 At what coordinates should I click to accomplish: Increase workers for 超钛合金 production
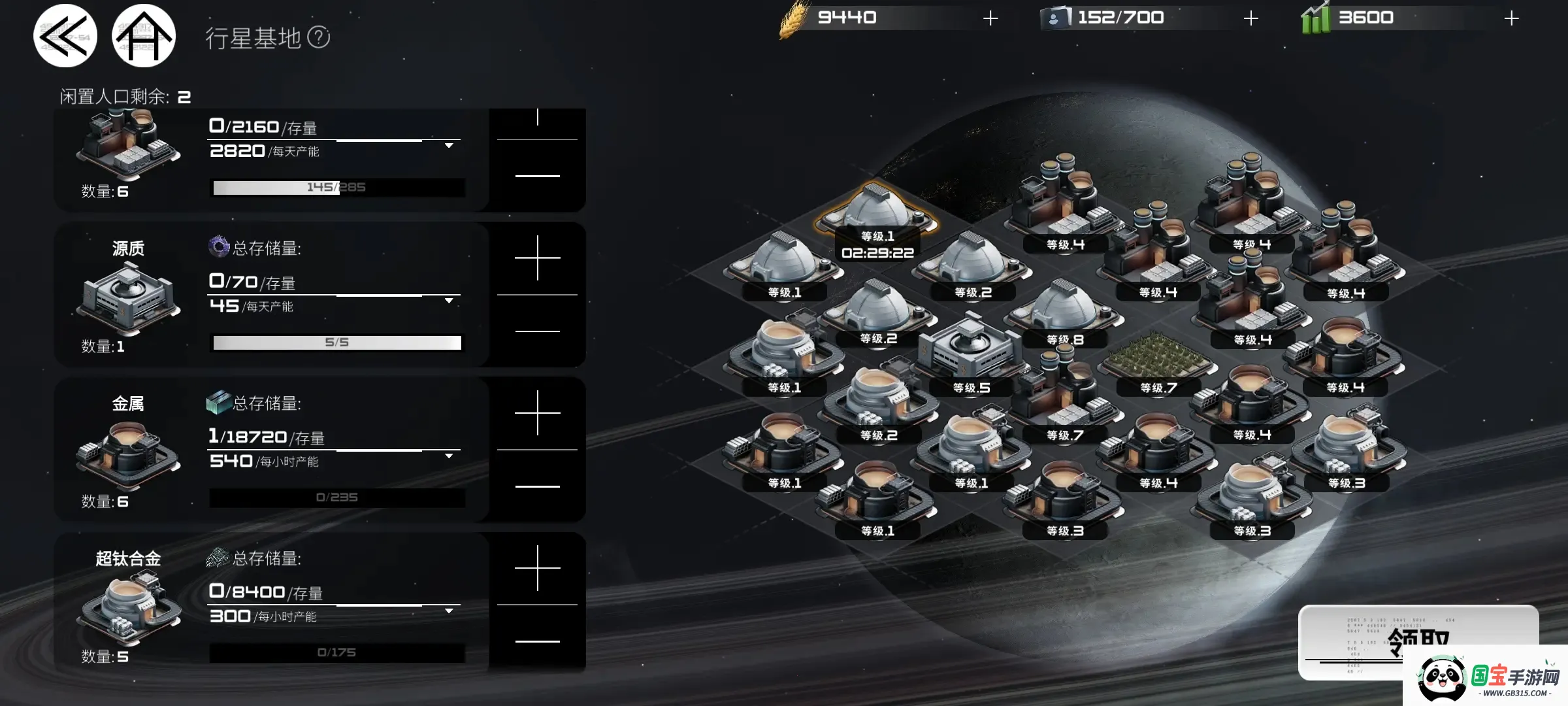(537, 568)
